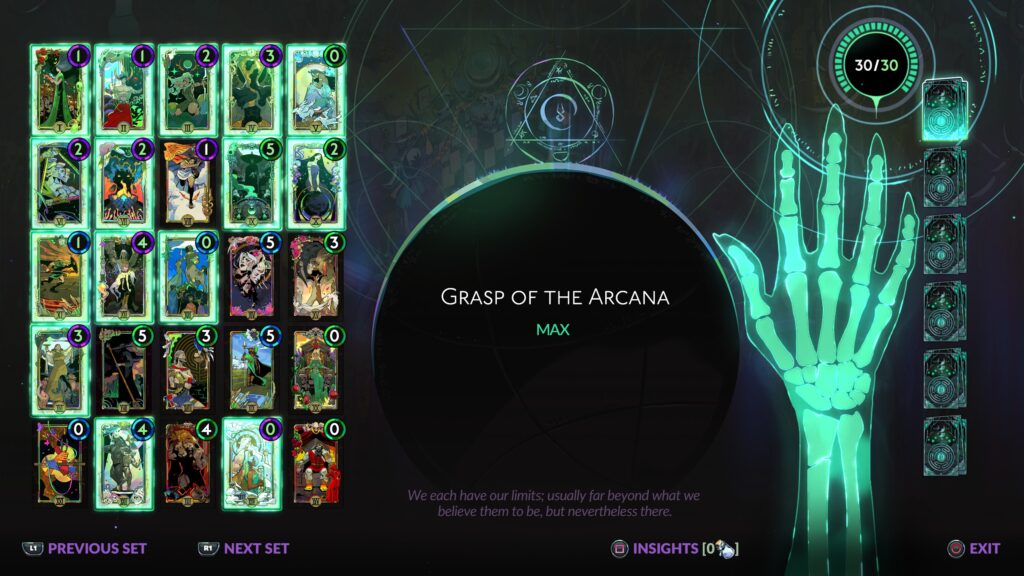This screenshot has height=576, width=1024.
Task: Choose The Unseen card costing 5
Action: [251, 181]
